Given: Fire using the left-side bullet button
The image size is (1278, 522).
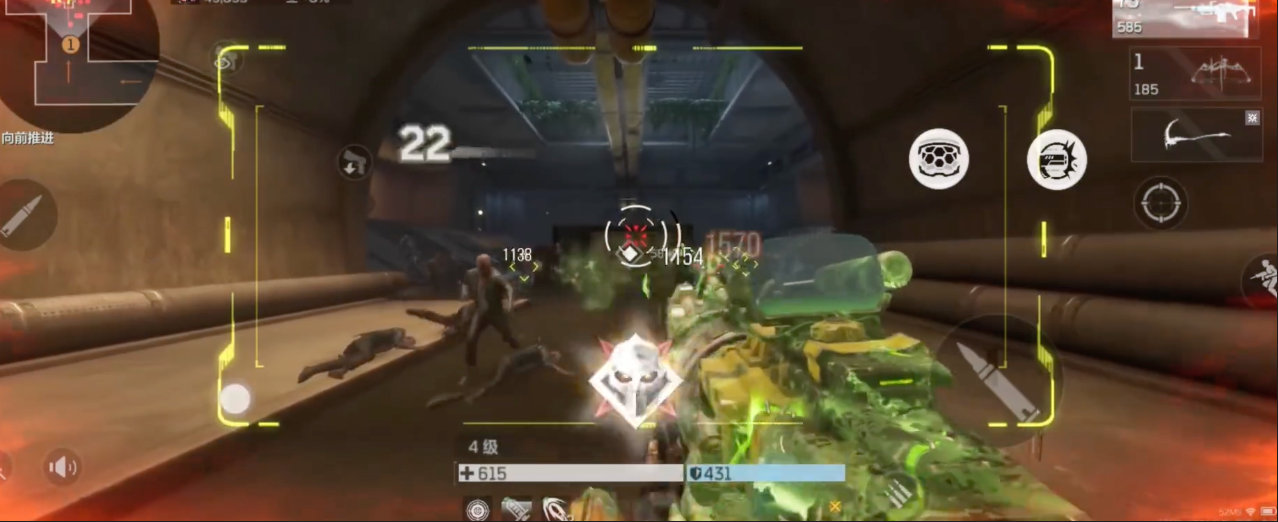Looking at the screenshot, I should [22, 215].
